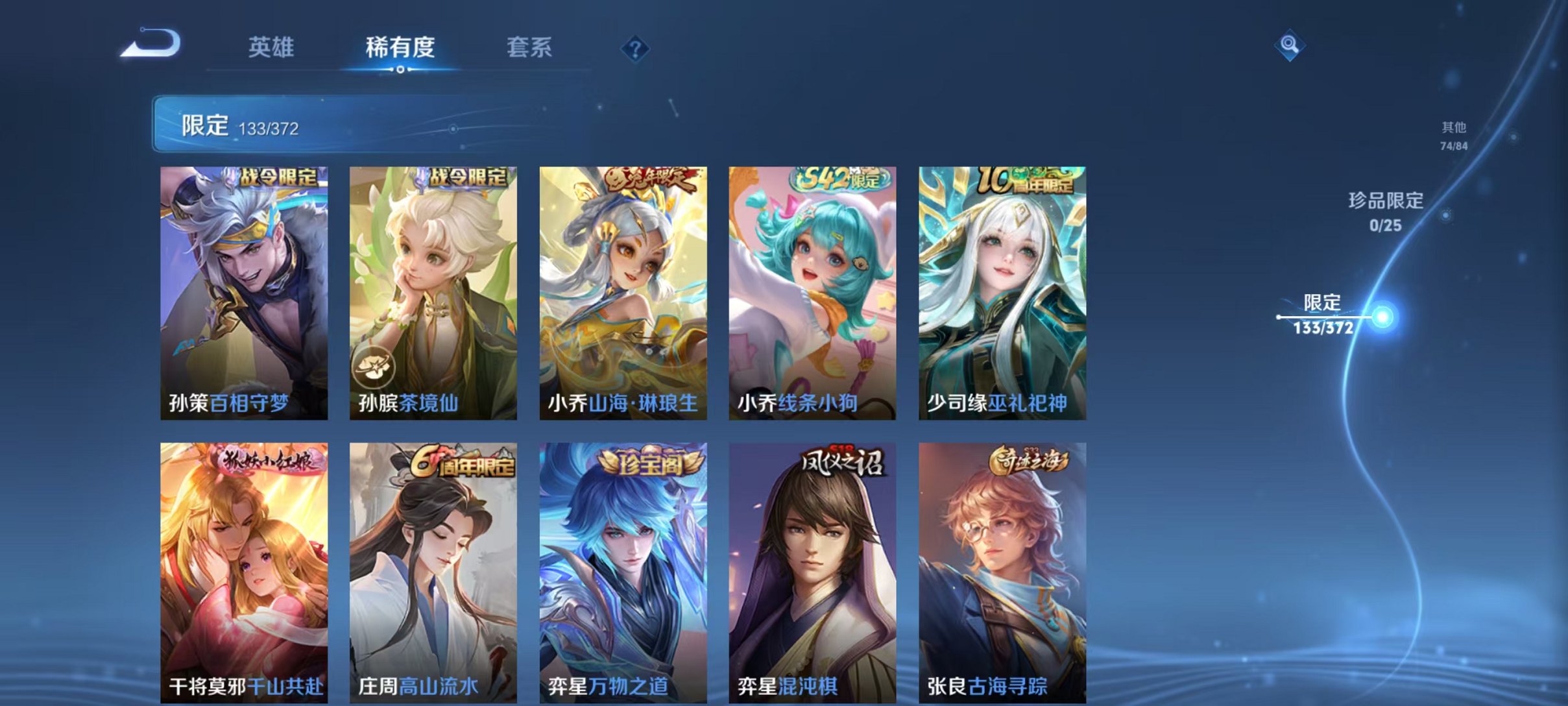Select the 稀有度 tab
Viewport: 1568px width, 706px height.
400,47
